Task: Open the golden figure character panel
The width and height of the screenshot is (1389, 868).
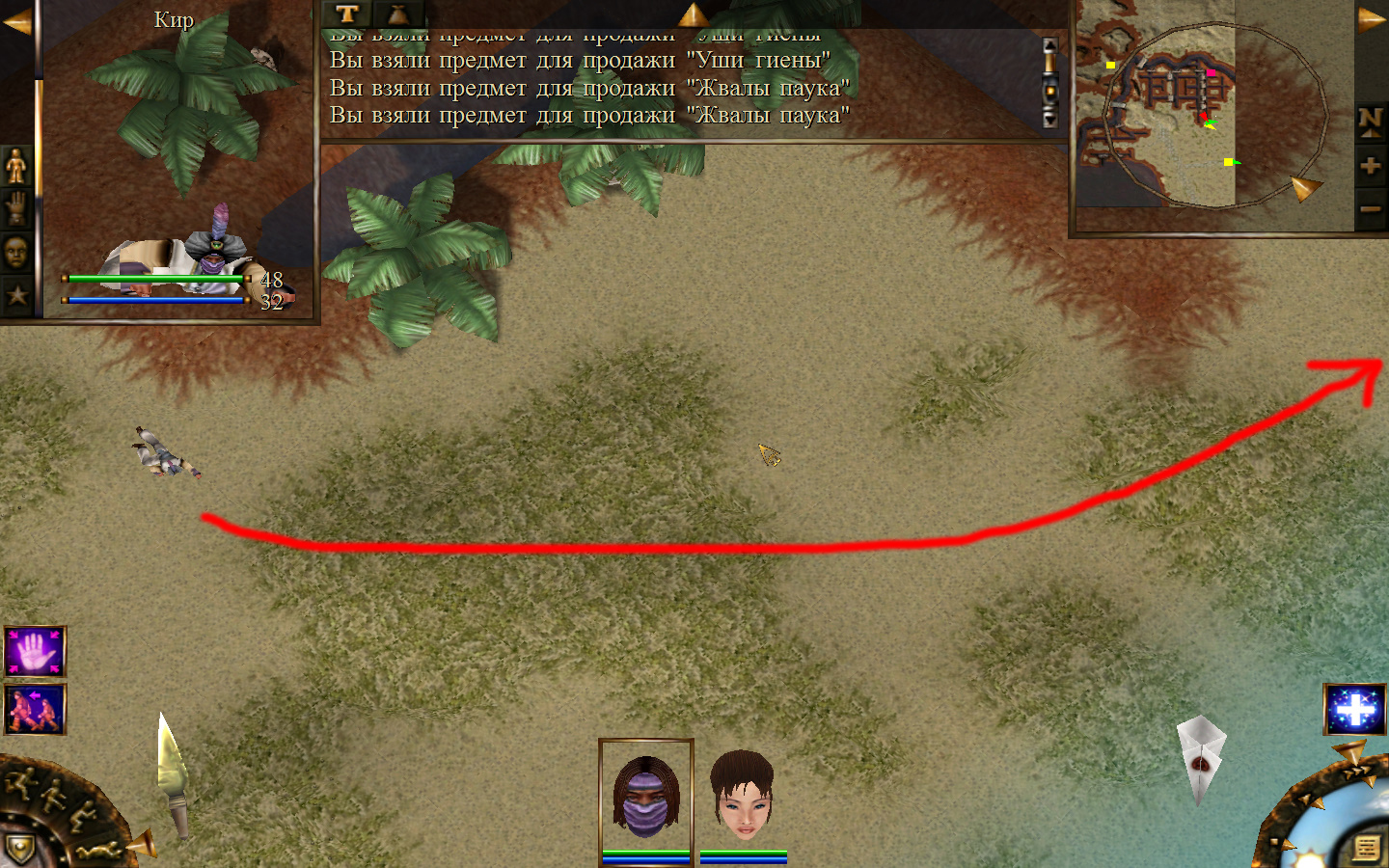Action: 16,166
